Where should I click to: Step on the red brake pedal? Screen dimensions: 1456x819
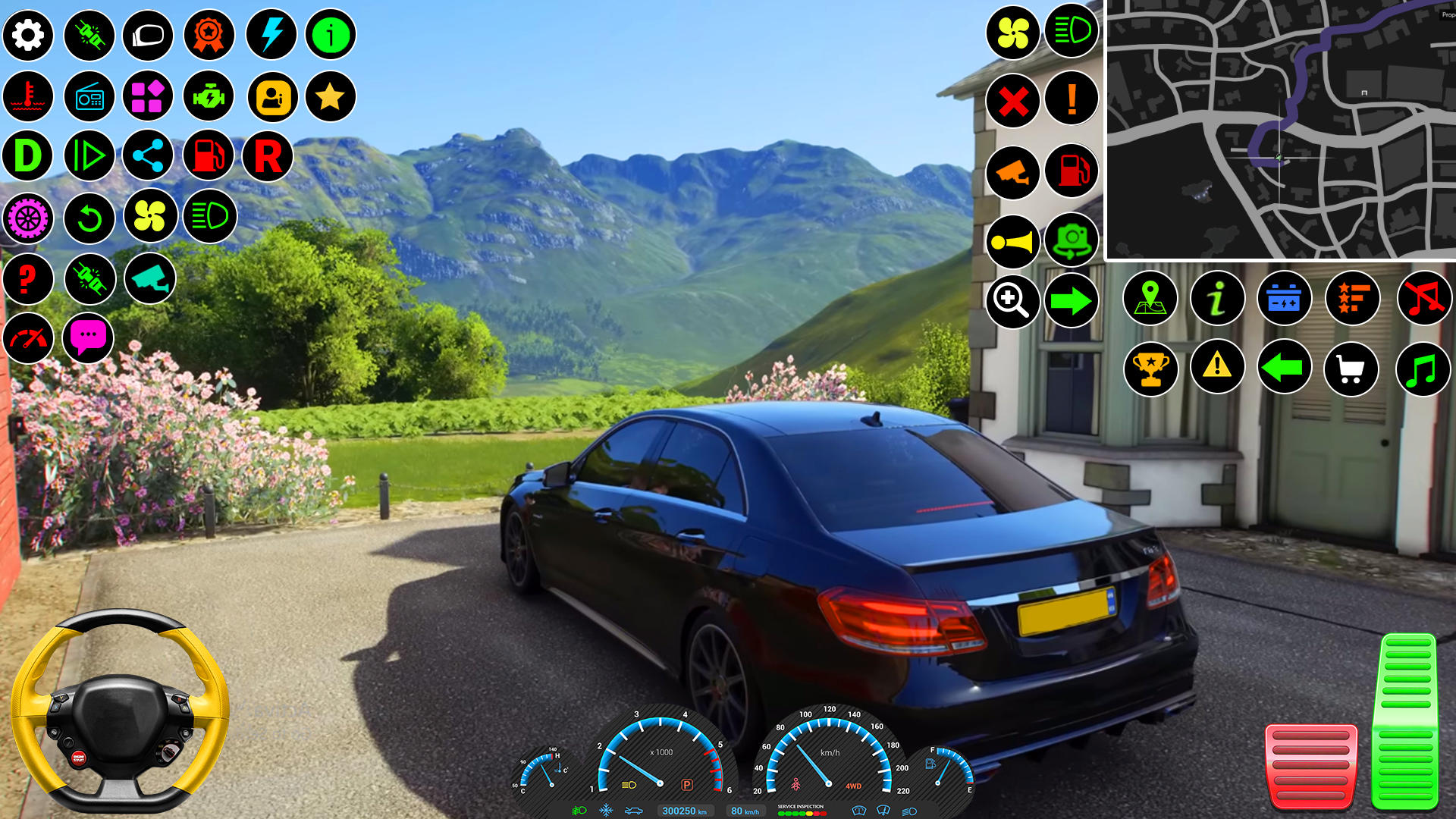pos(1310,767)
